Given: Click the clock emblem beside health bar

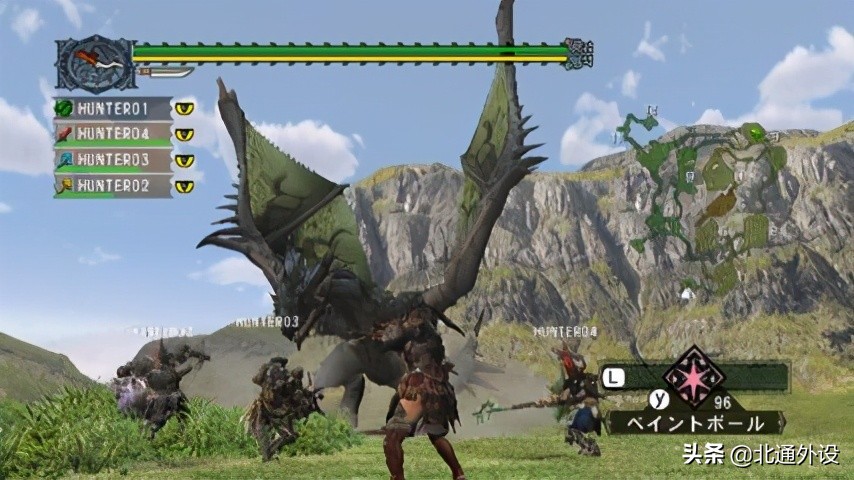Looking at the screenshot, I should 94,64.
